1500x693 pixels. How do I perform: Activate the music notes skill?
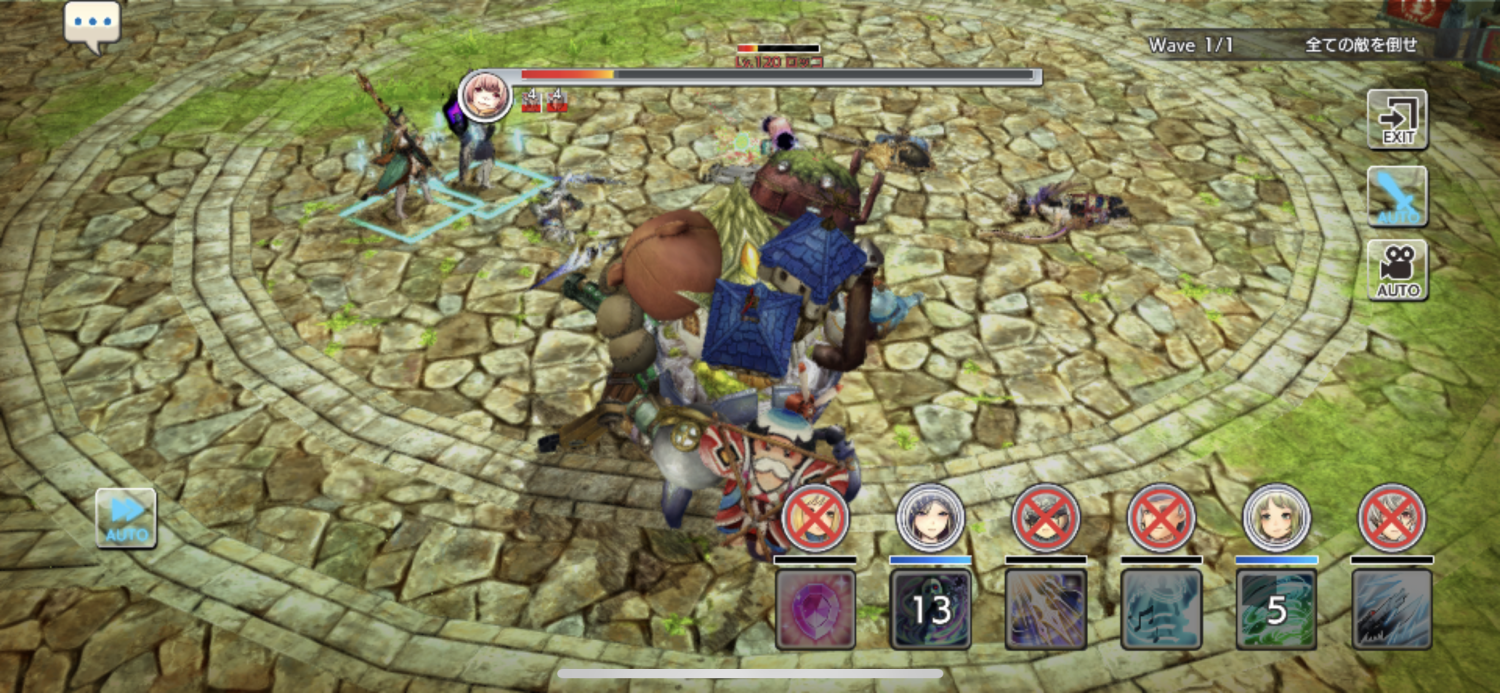(1161, 609)
